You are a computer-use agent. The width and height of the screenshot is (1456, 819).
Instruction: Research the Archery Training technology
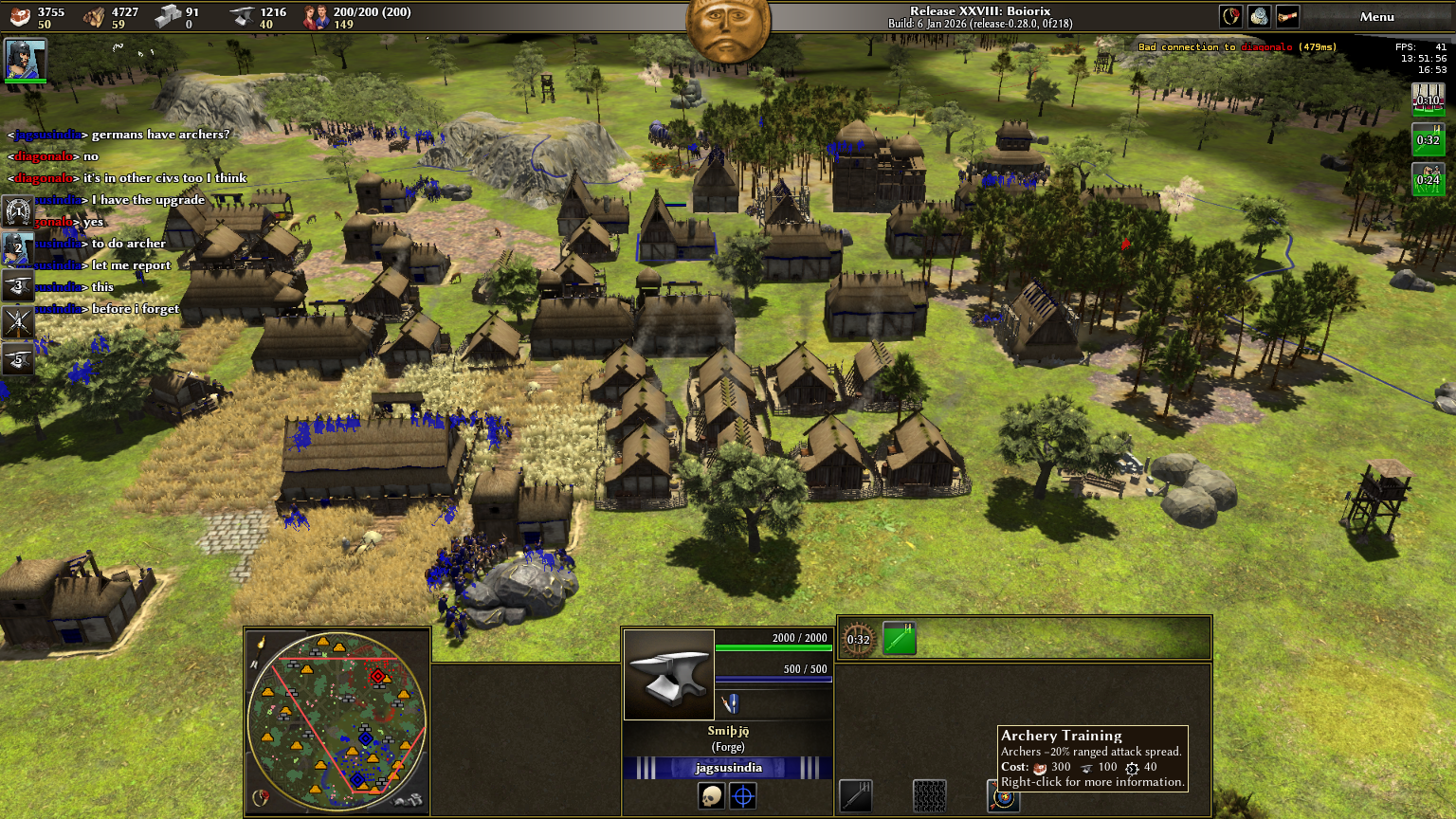coord(1003,798)
